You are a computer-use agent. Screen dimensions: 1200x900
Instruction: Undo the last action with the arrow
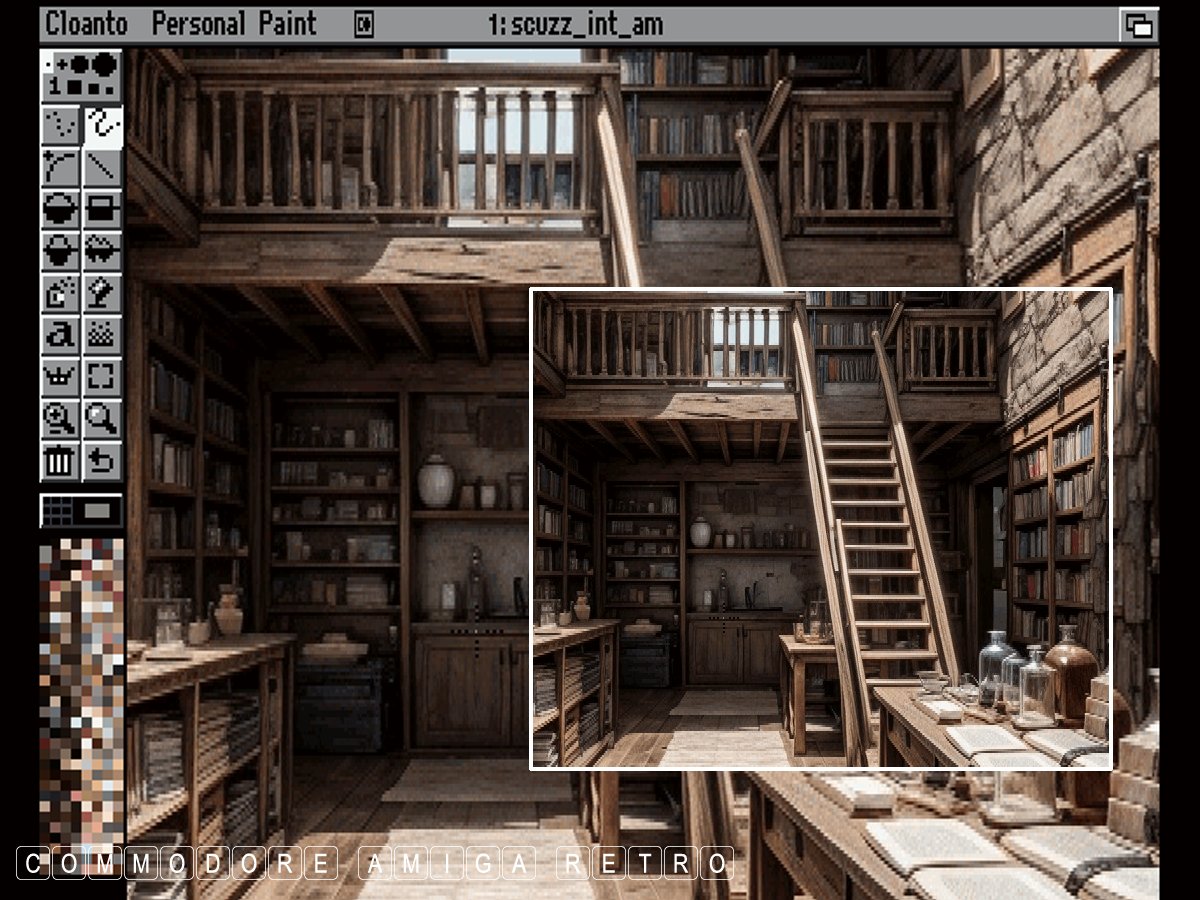pyautogui.click(x=103, y=462)
